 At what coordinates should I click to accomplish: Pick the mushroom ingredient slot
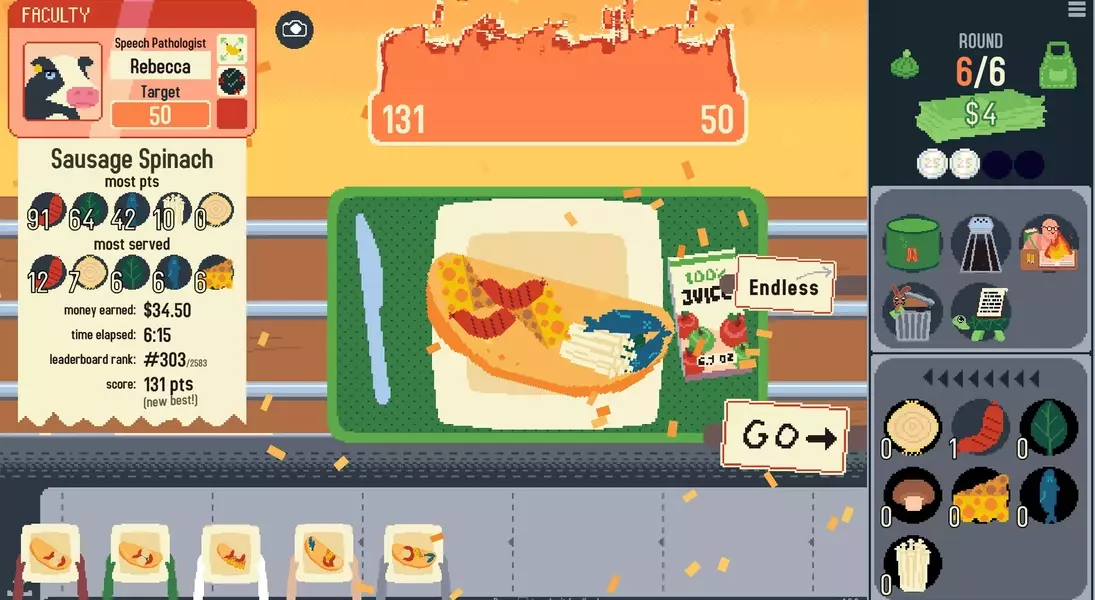pyautogui.click(x=914, y=495)
